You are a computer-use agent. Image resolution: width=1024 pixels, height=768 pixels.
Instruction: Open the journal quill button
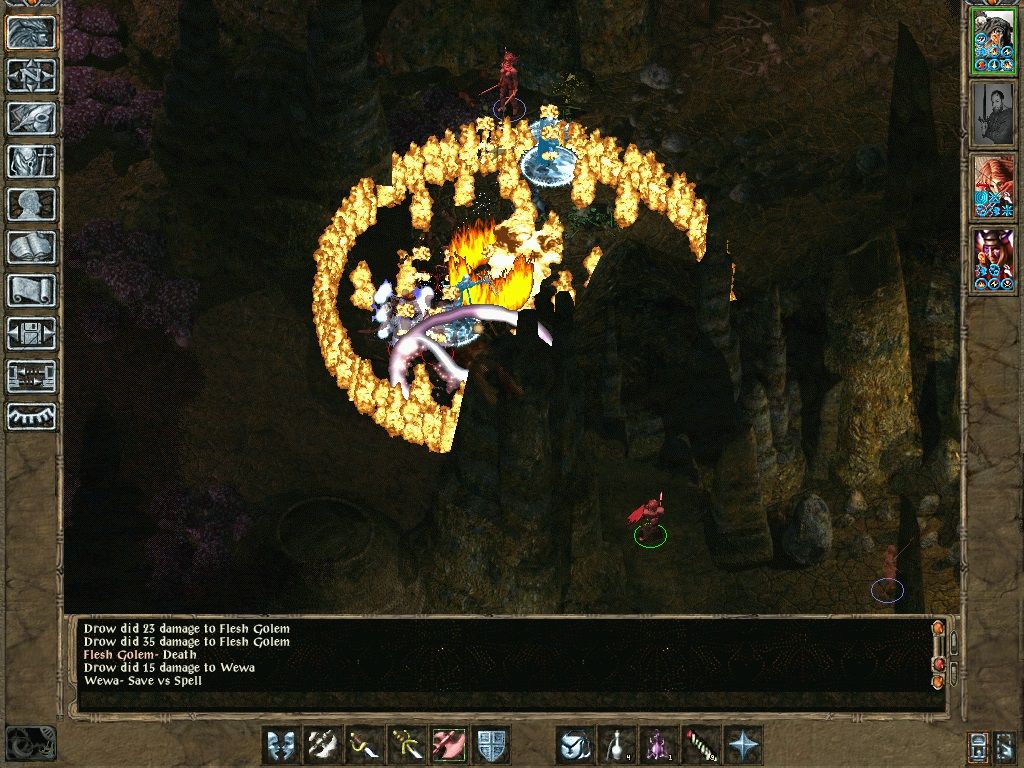pos(31,118)
